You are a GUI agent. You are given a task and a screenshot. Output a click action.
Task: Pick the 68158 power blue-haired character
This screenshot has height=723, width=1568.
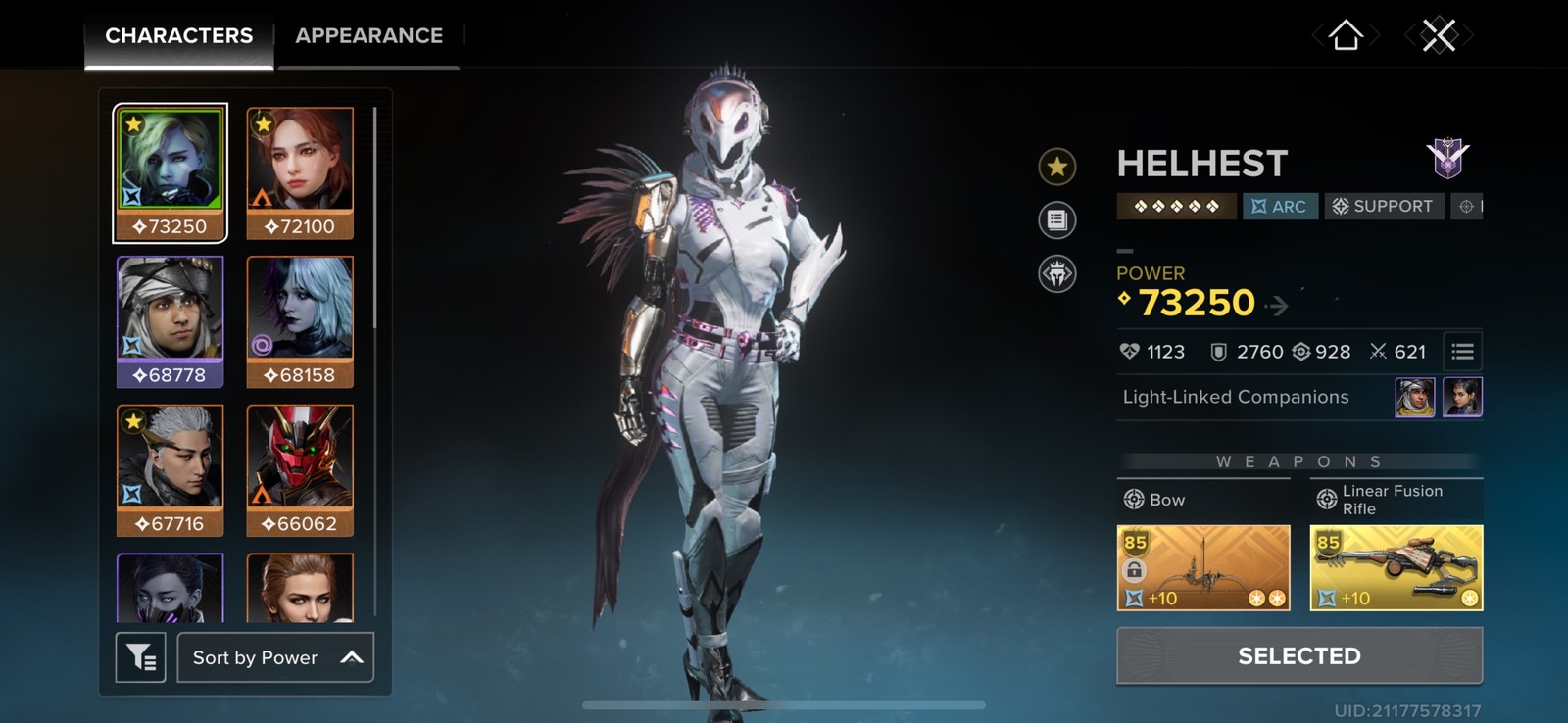coord(300,321)
